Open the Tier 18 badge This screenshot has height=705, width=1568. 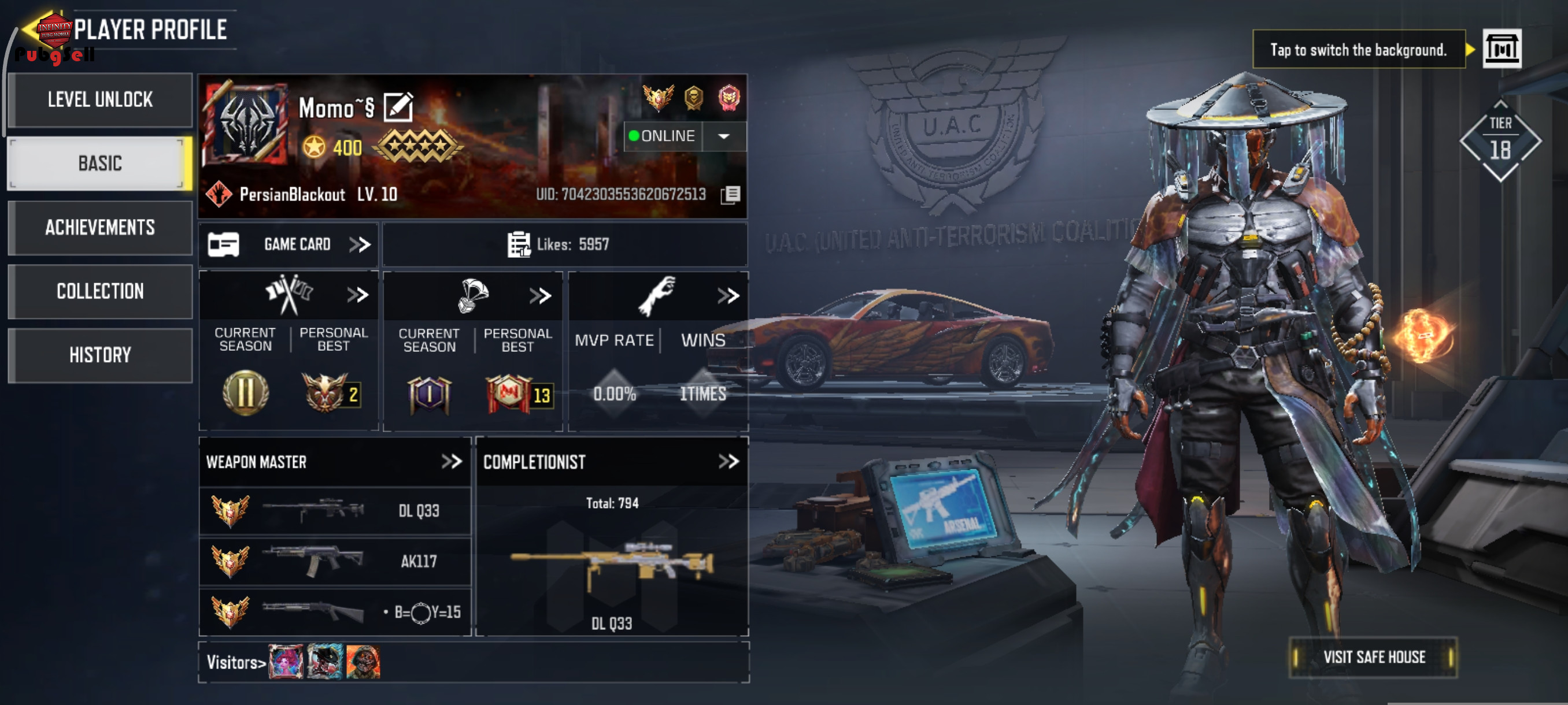(1500, 141)
